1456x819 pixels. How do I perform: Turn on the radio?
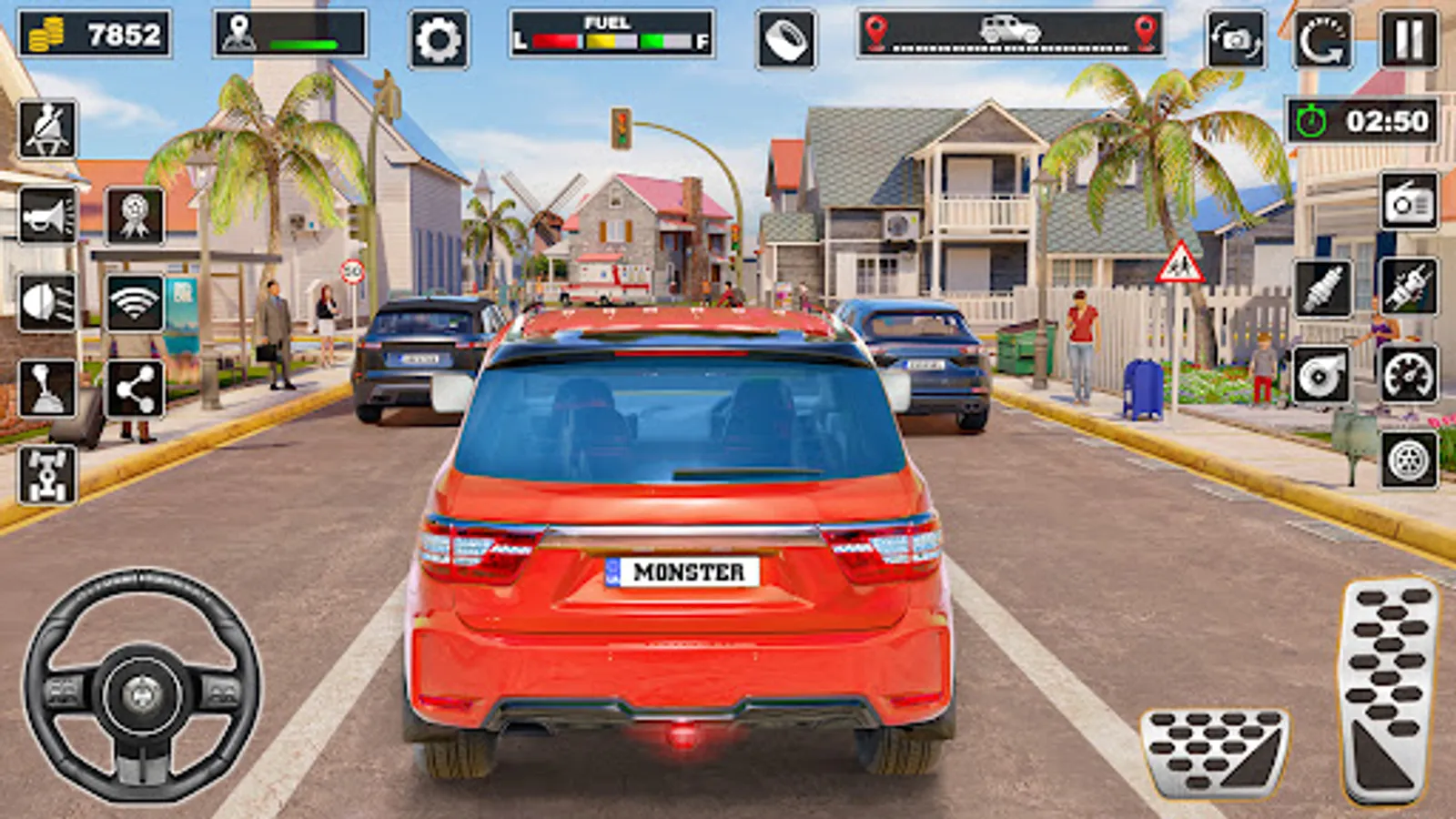(1409, 202)
